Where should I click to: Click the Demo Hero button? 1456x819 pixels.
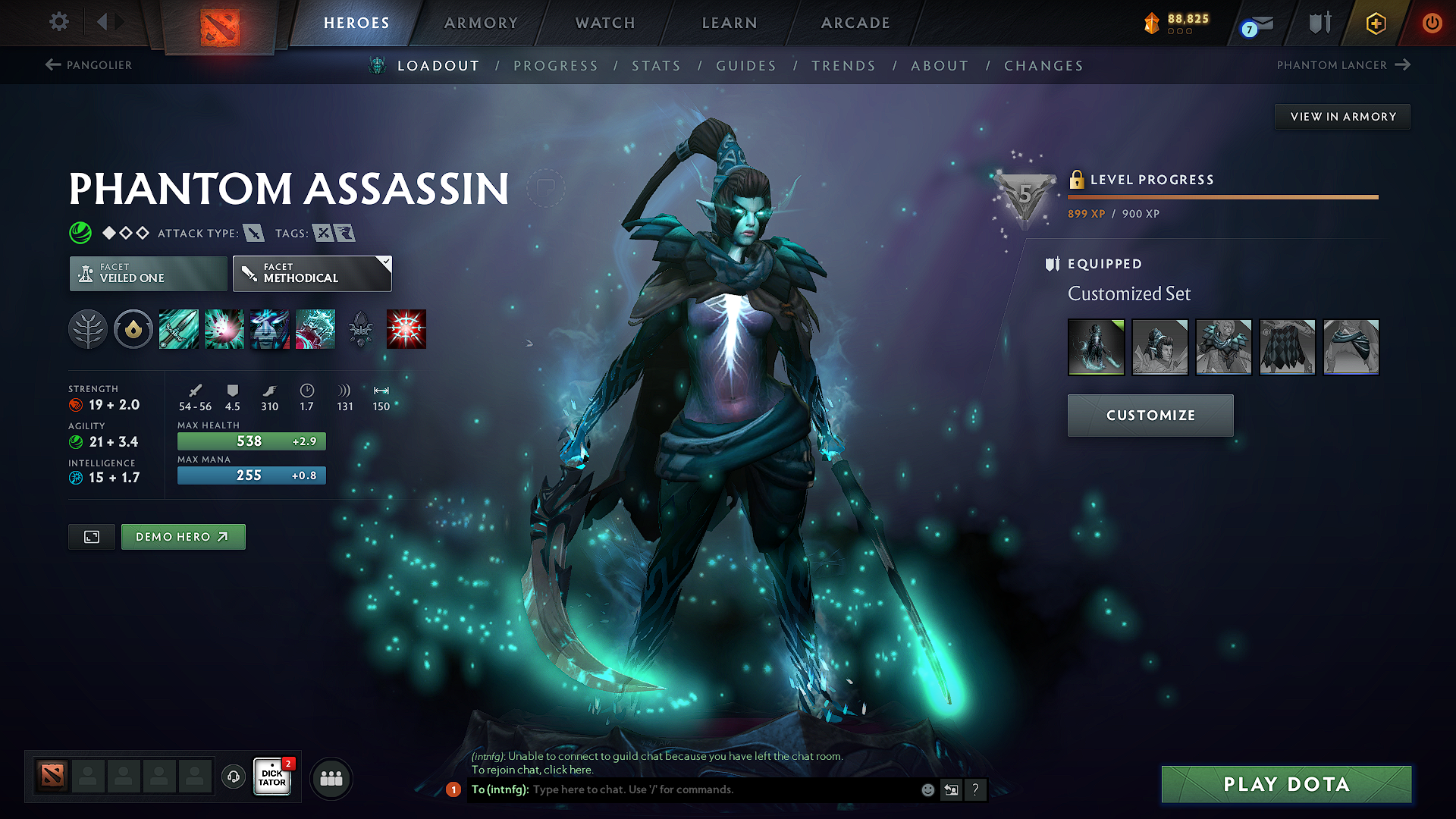click(183, 536)
